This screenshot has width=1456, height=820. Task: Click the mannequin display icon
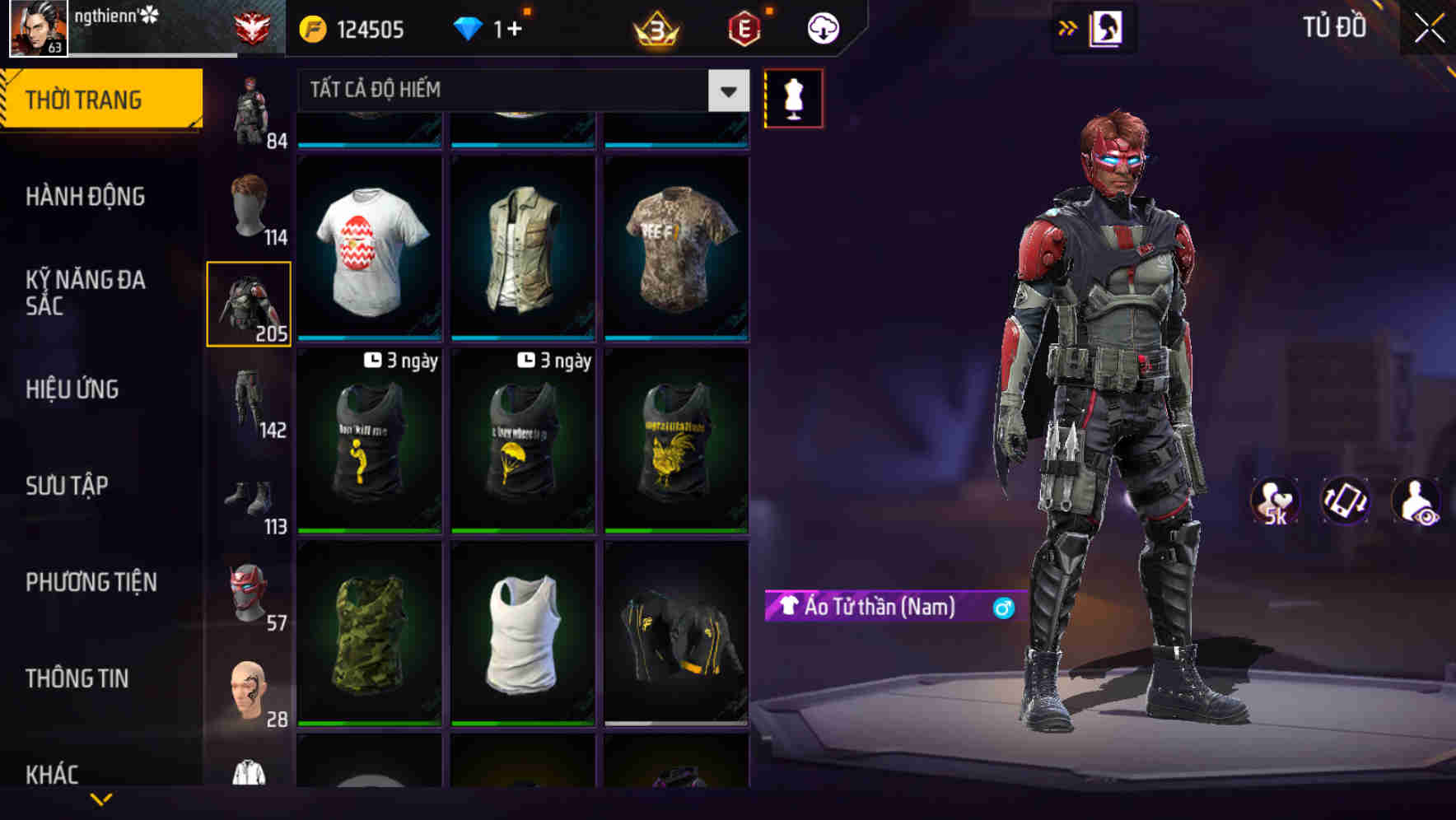pyautogui.click(x=793, y=97)
